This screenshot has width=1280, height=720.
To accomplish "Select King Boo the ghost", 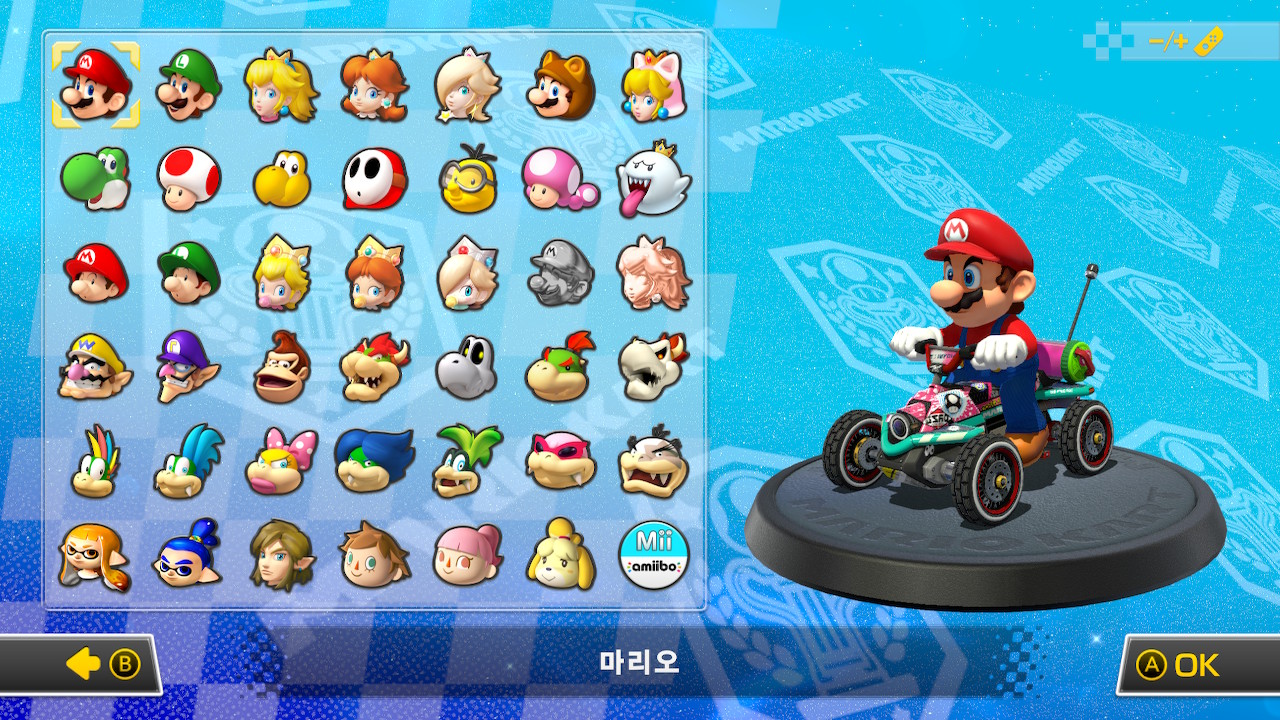I will (654, 178).
